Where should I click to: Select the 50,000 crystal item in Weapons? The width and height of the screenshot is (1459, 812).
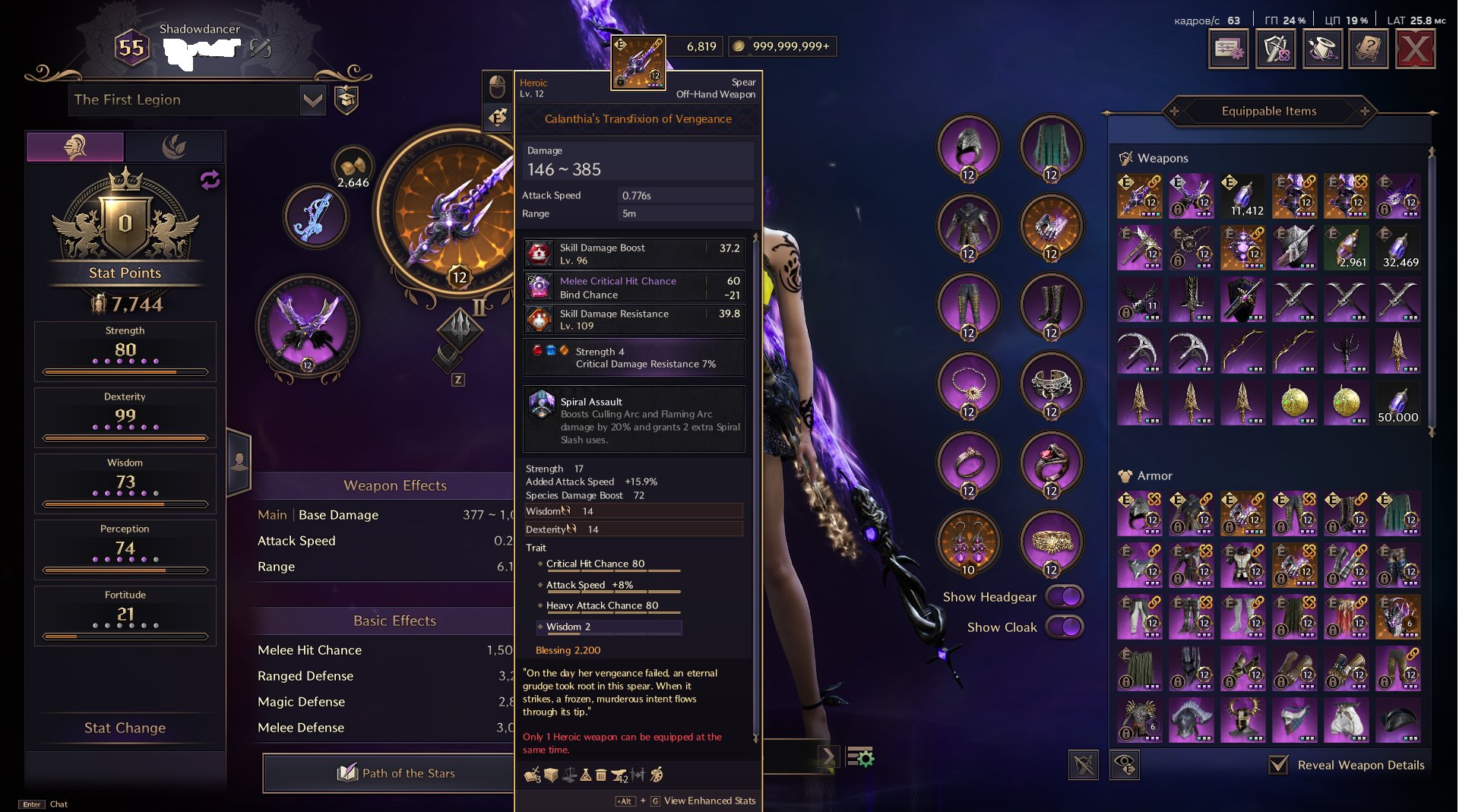1397,403
